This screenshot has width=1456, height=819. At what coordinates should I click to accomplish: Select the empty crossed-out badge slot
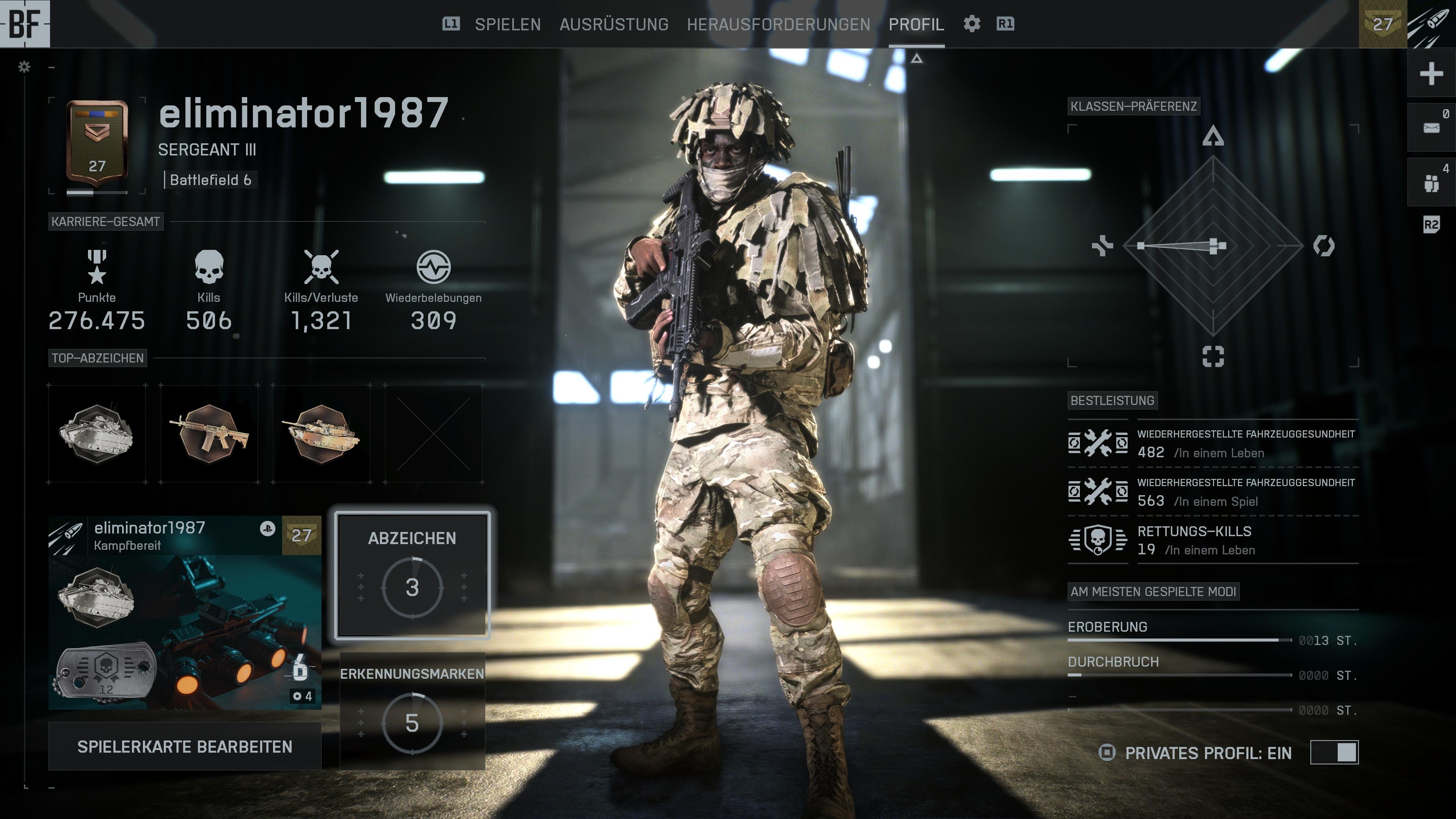(433, 434)
